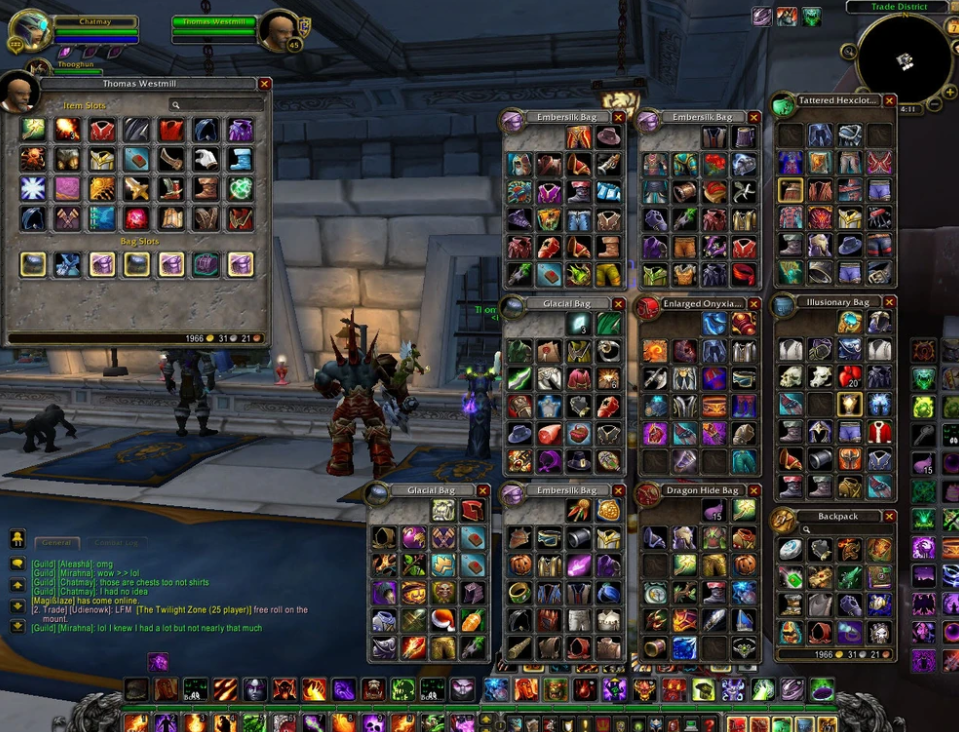Close the Illusionary Bag window
Screen dimensions: 959x732
(889, 302)
